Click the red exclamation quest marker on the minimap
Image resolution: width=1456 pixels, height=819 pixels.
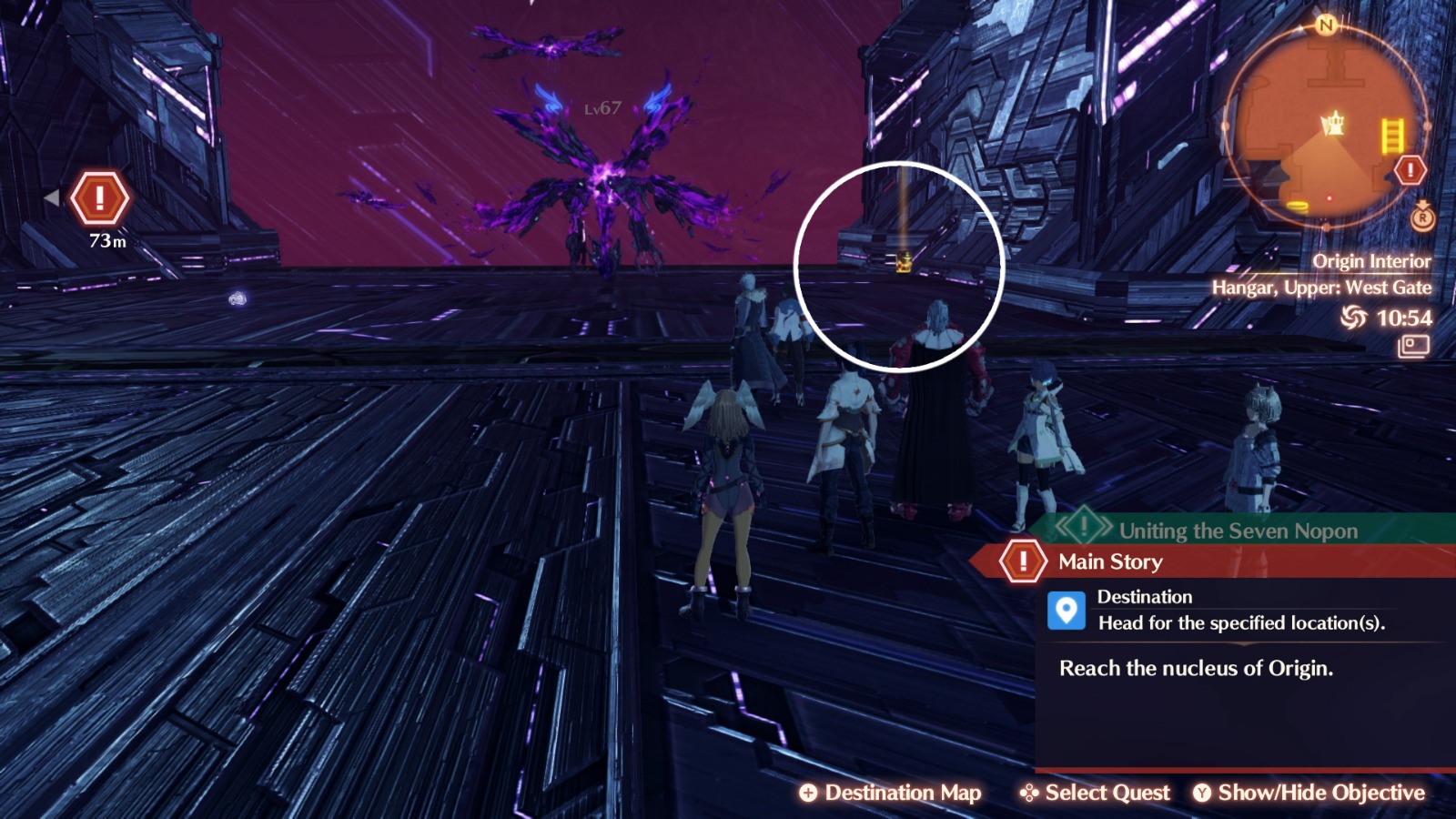pyautogui.click(x=1410, y=169)
